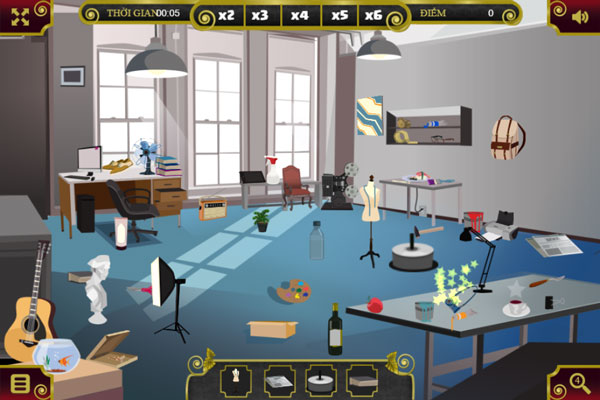Select the book target slot
Image resolution: width=600 pixels, height=400 pixels.
(x=361, y=378)
